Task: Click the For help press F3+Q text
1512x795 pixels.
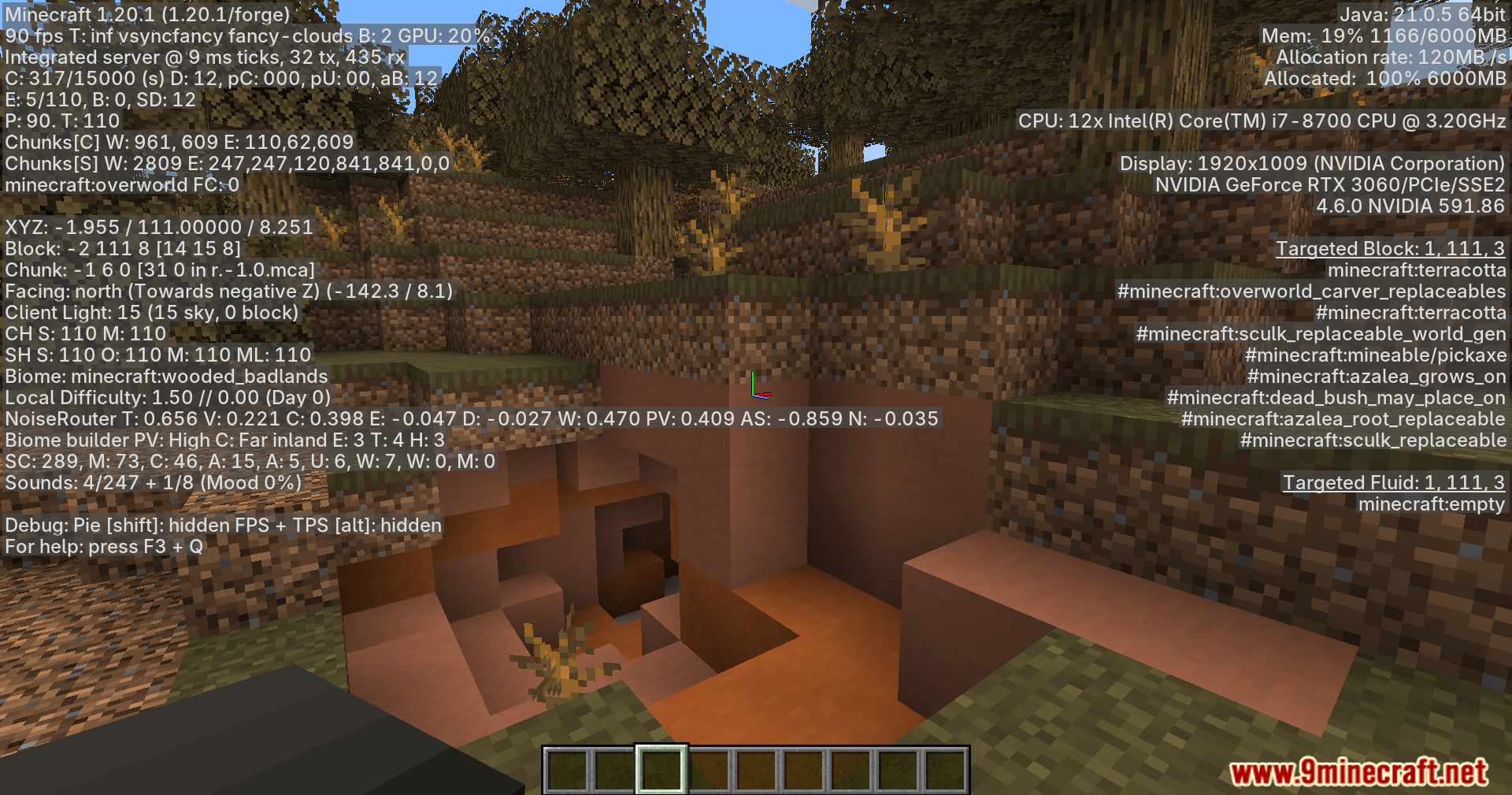Action: coord(103,546)
